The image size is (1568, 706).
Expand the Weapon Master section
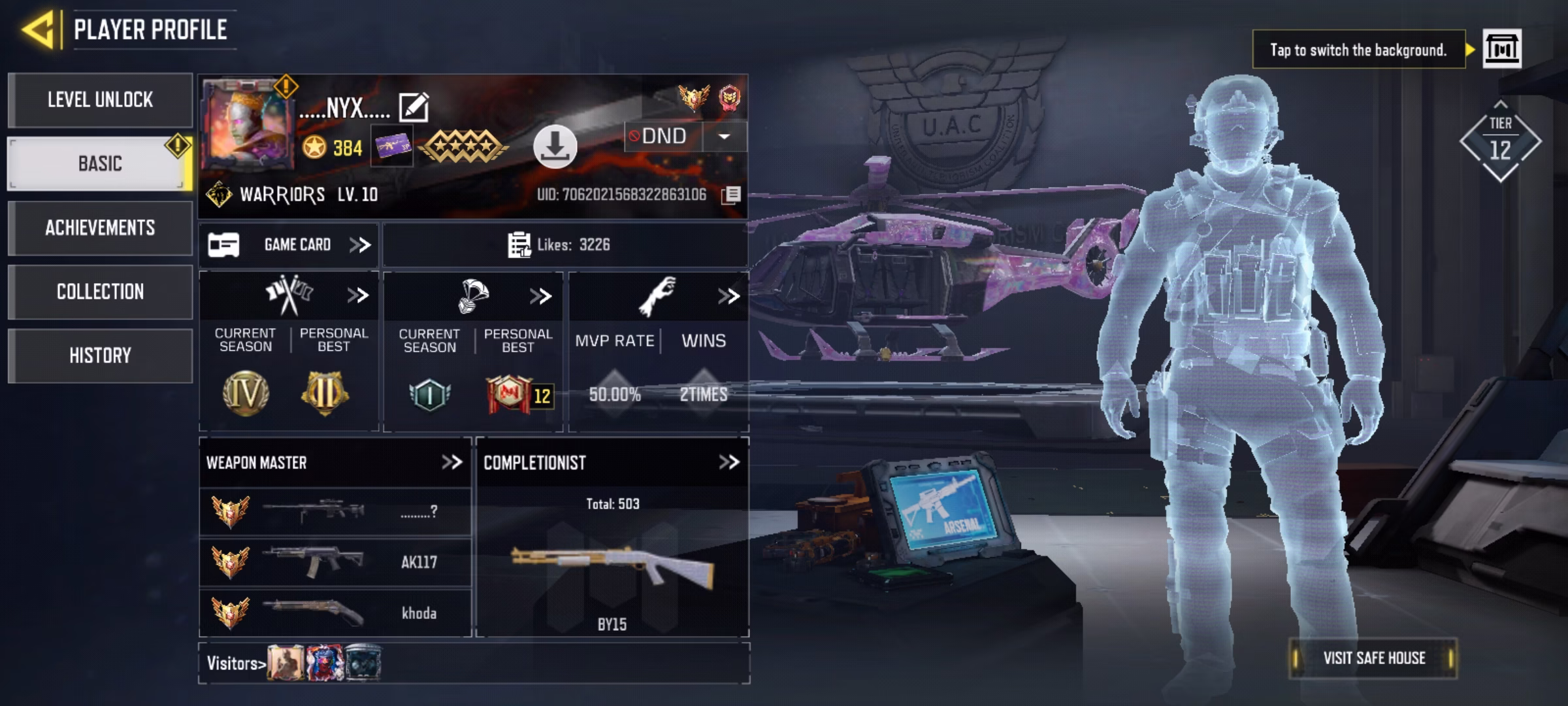coord(451,463)
